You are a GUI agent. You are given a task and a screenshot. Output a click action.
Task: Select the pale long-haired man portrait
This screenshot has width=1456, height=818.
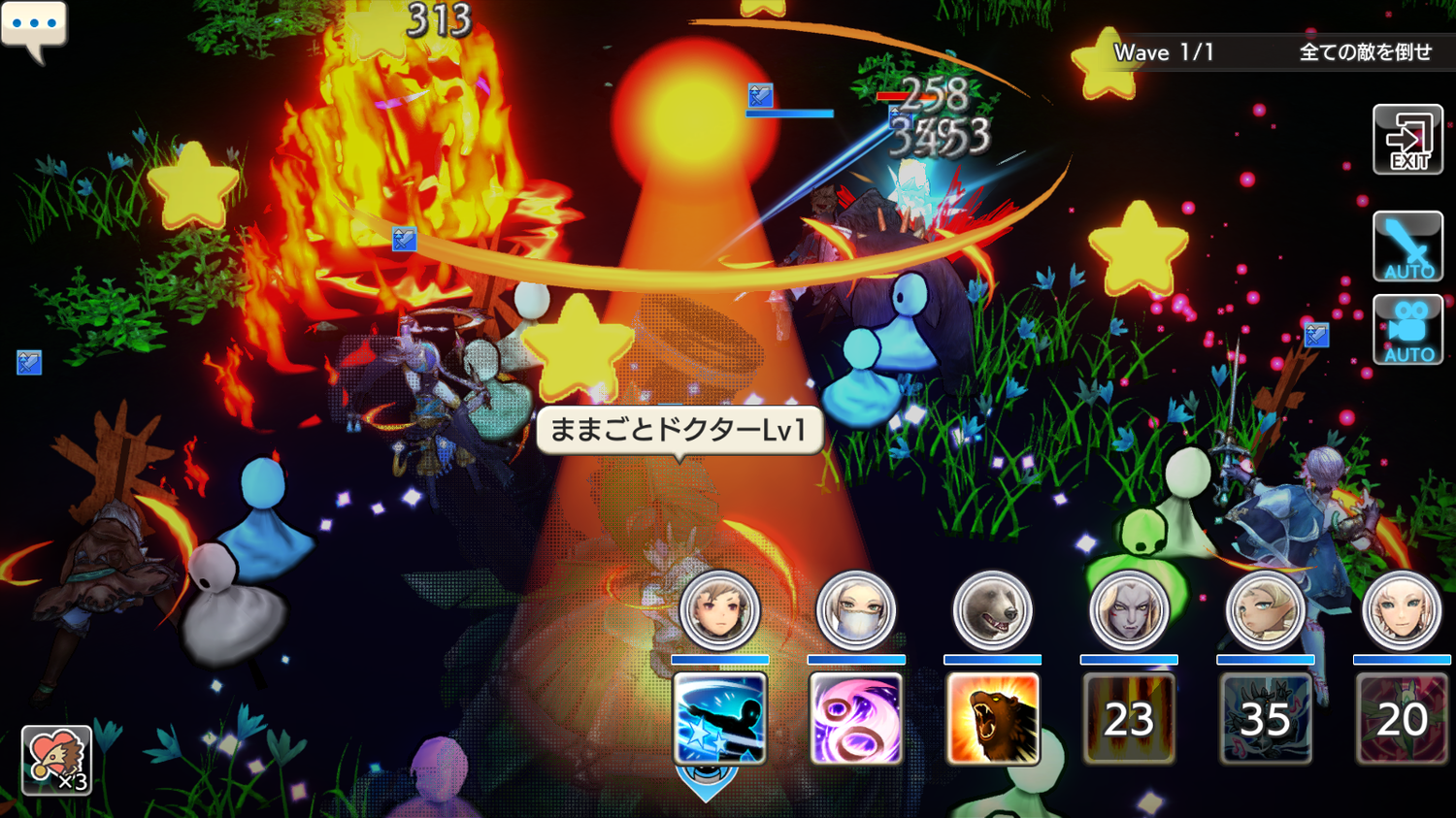[1129, 610]
